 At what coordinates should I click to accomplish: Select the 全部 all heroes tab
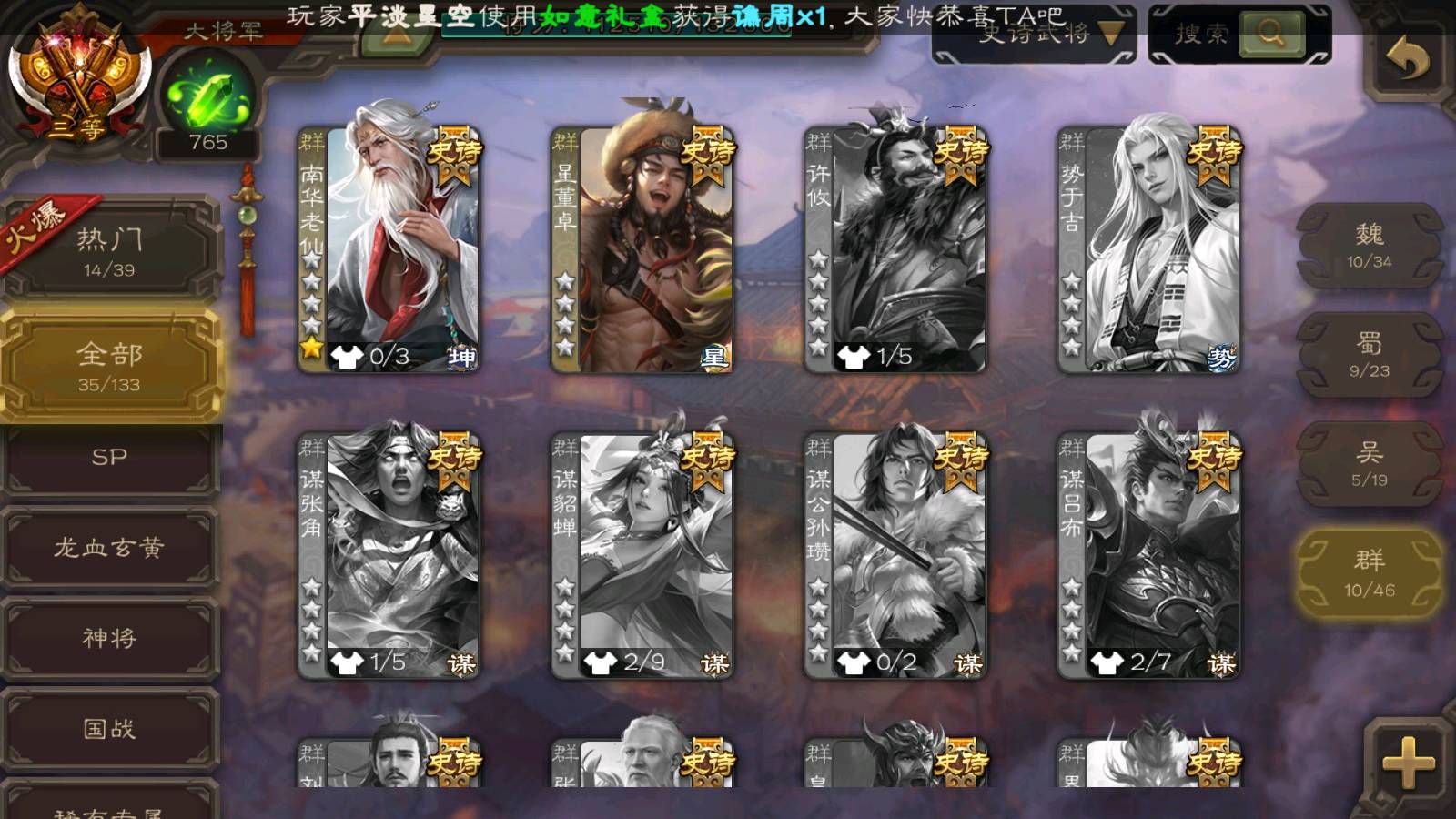pos(109,366)
